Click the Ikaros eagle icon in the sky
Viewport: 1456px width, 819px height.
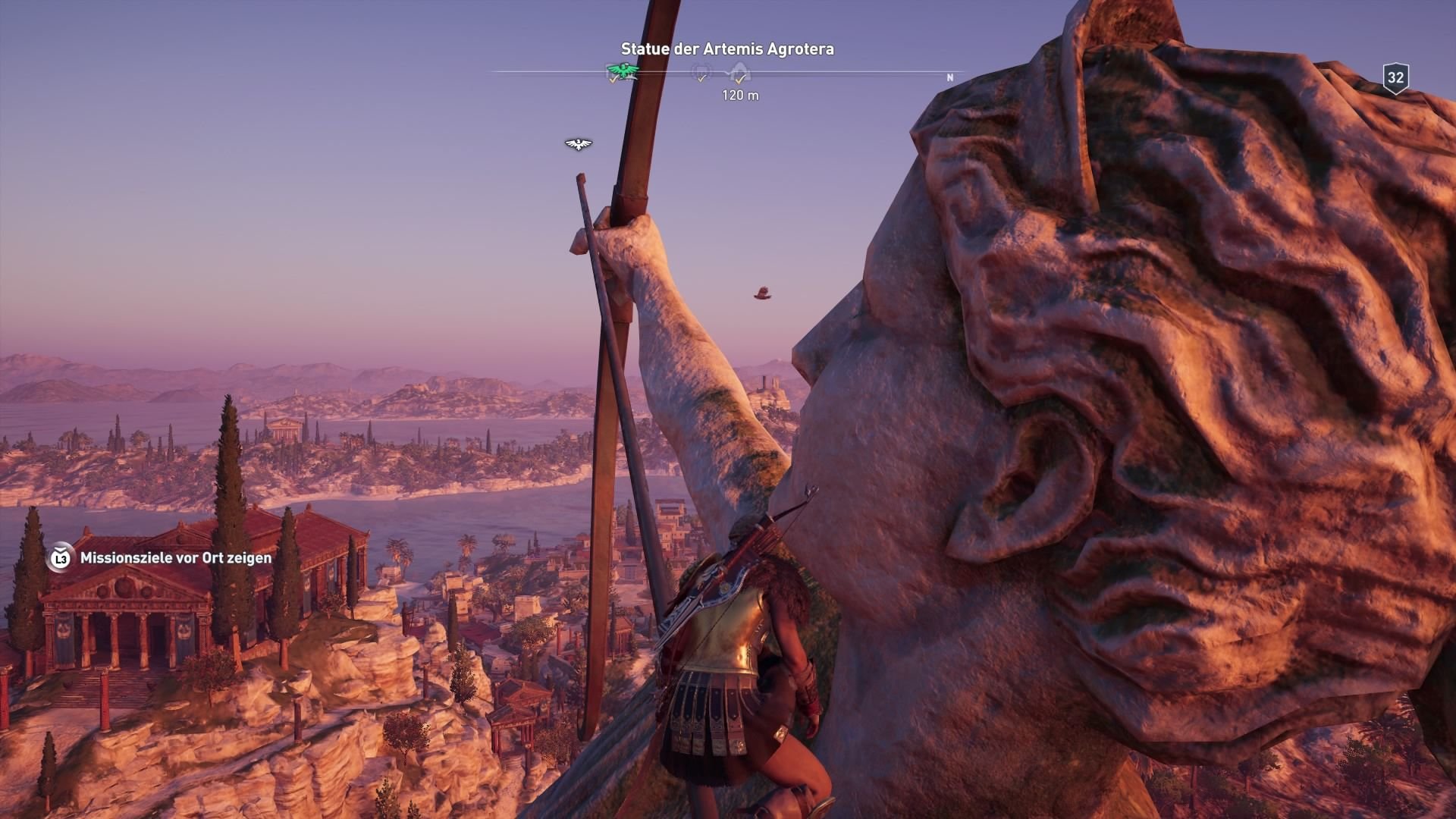point(577,143)
